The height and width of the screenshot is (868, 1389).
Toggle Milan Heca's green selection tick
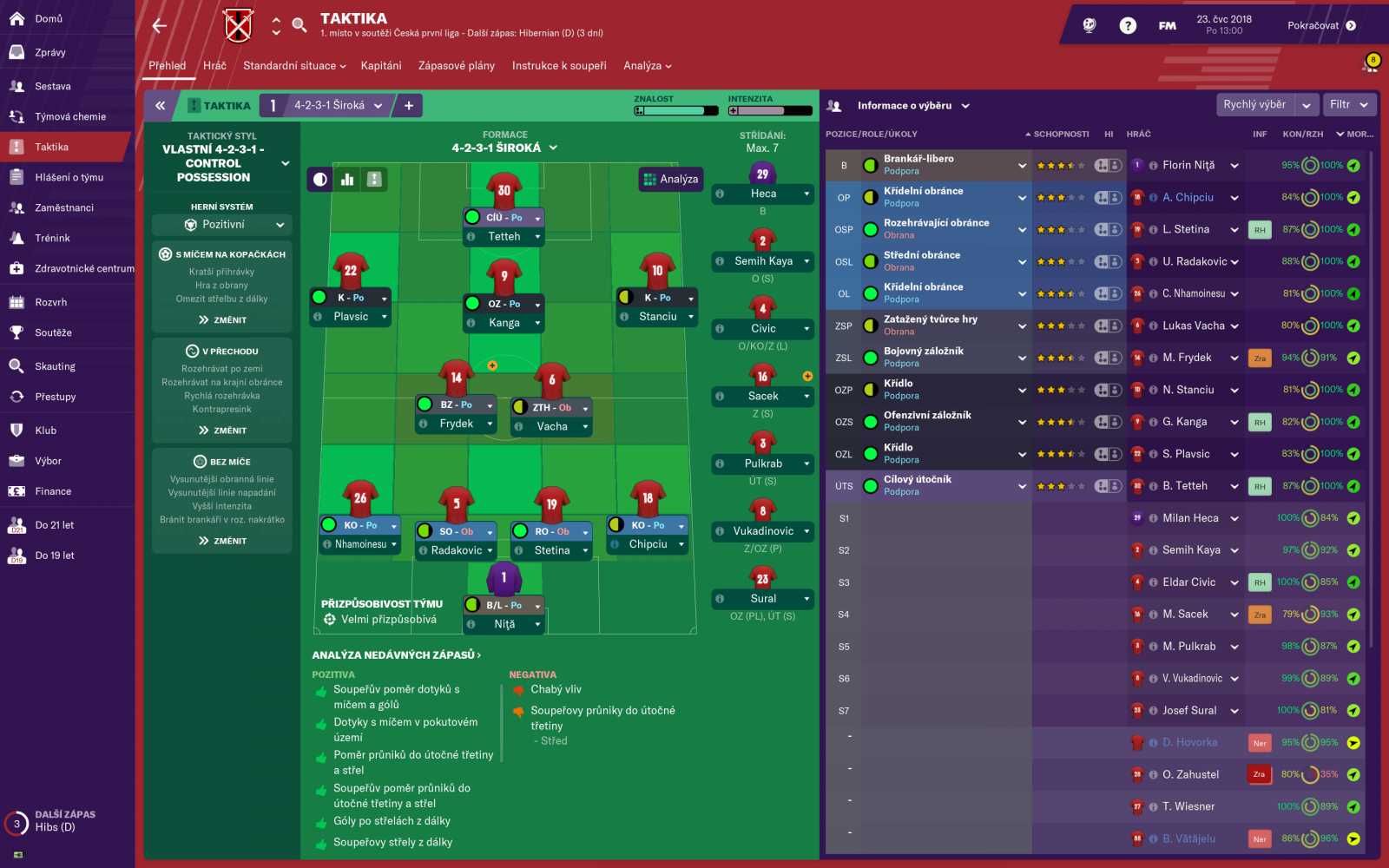[1353, 517]
